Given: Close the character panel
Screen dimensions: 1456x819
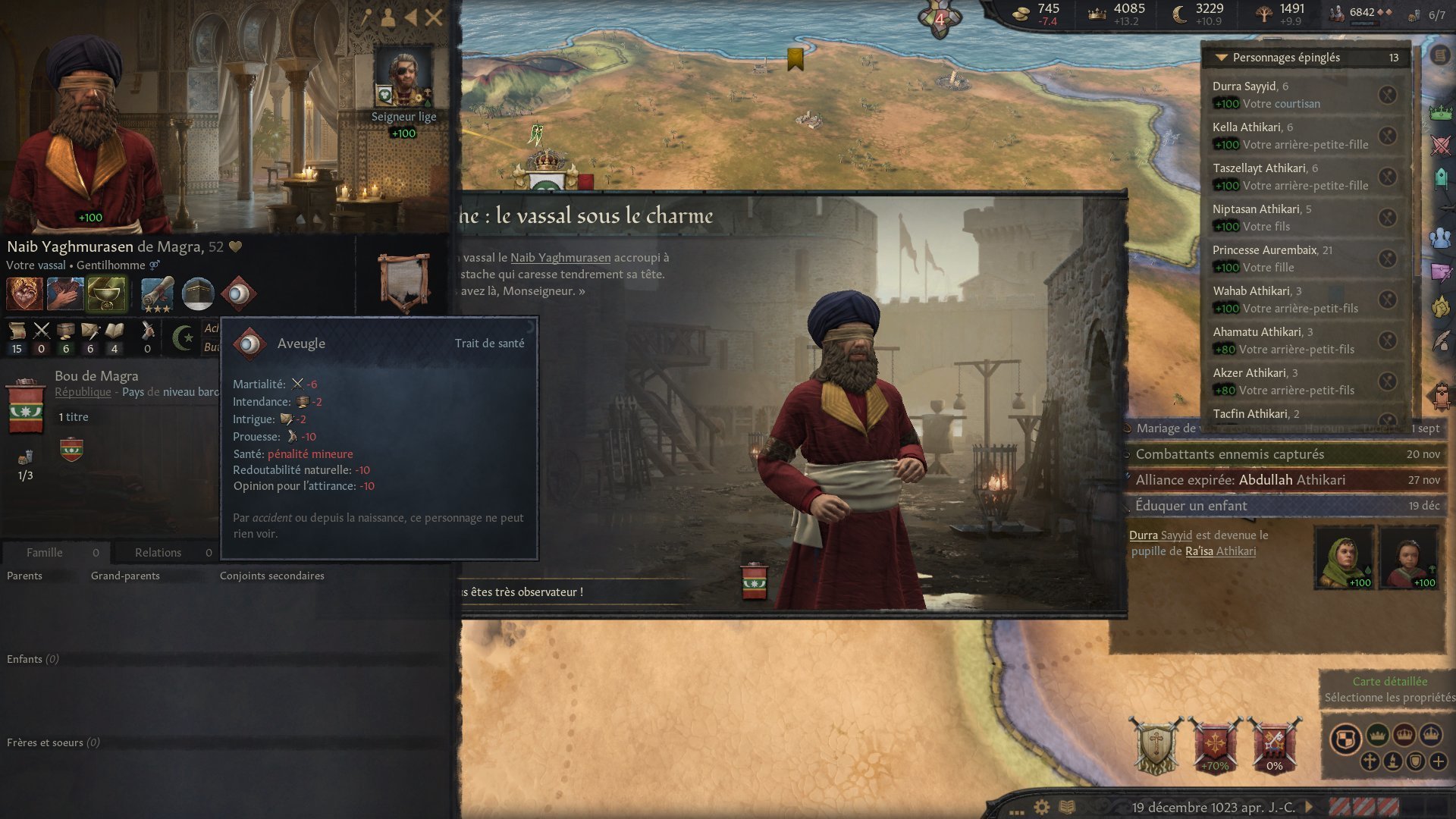Looking at the screenshot, I should pos(434,17).
